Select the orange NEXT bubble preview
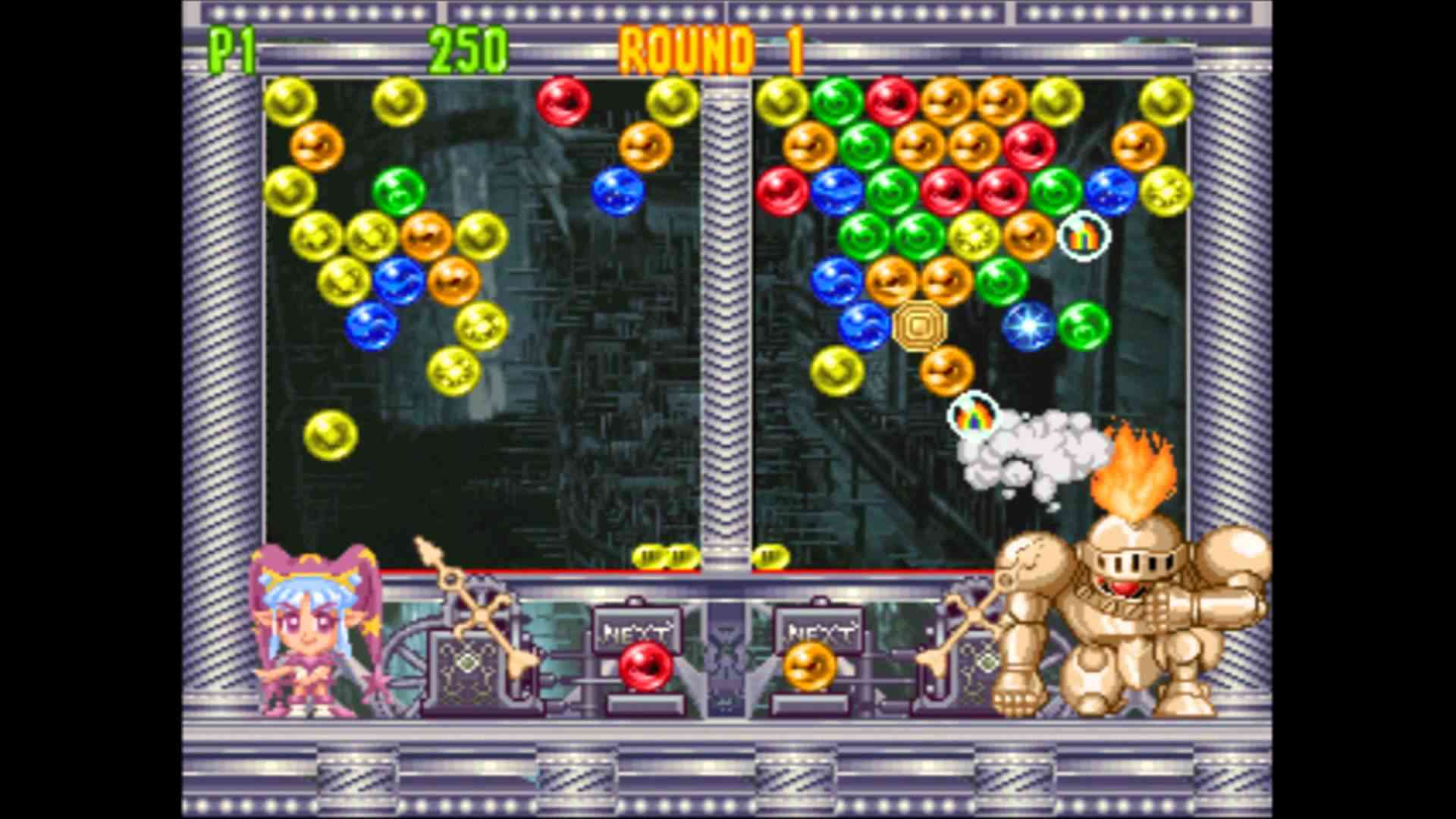 [x=809, y=667]
